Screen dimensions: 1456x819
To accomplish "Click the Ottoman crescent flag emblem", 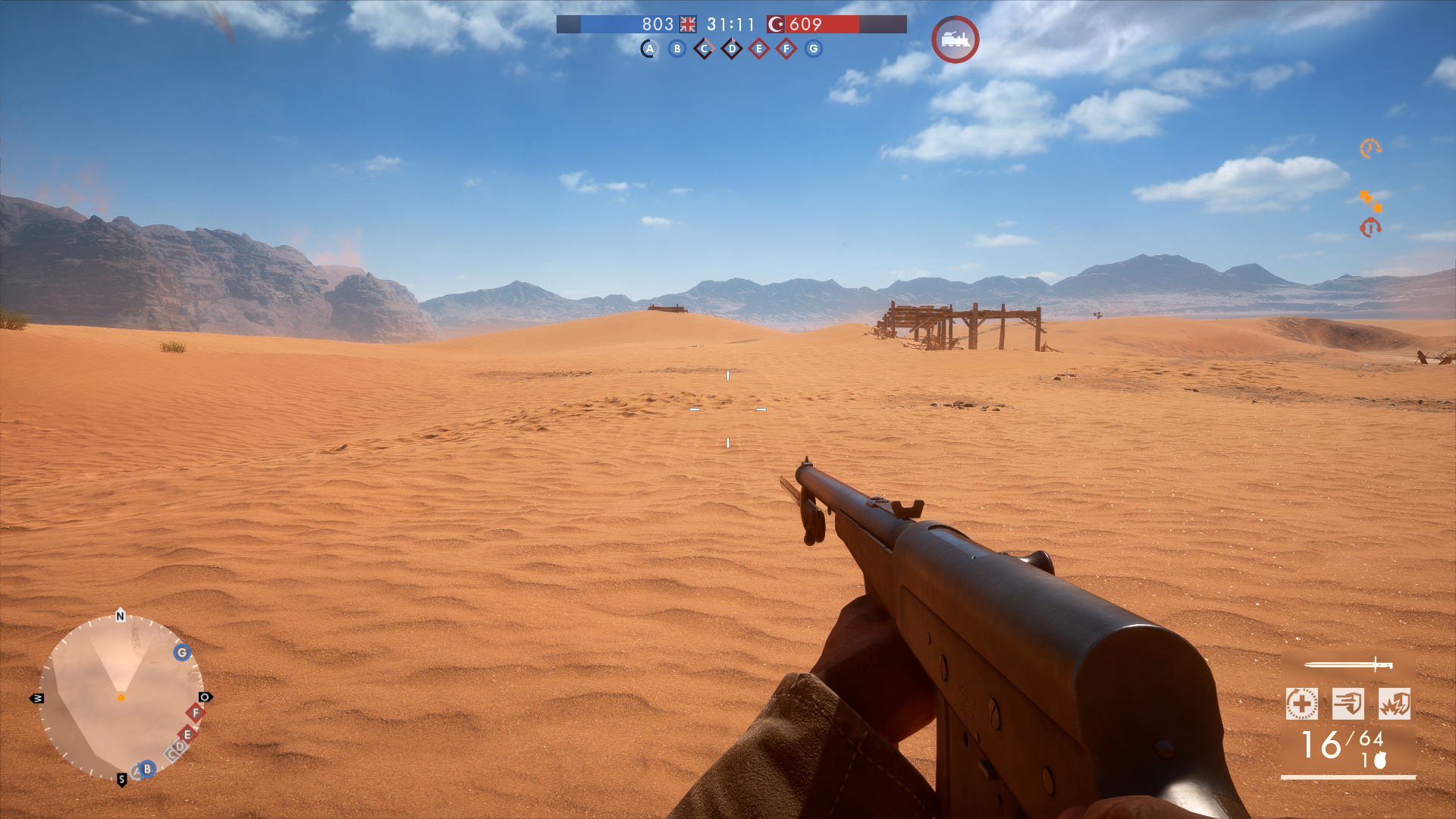I will coord(776,24).
